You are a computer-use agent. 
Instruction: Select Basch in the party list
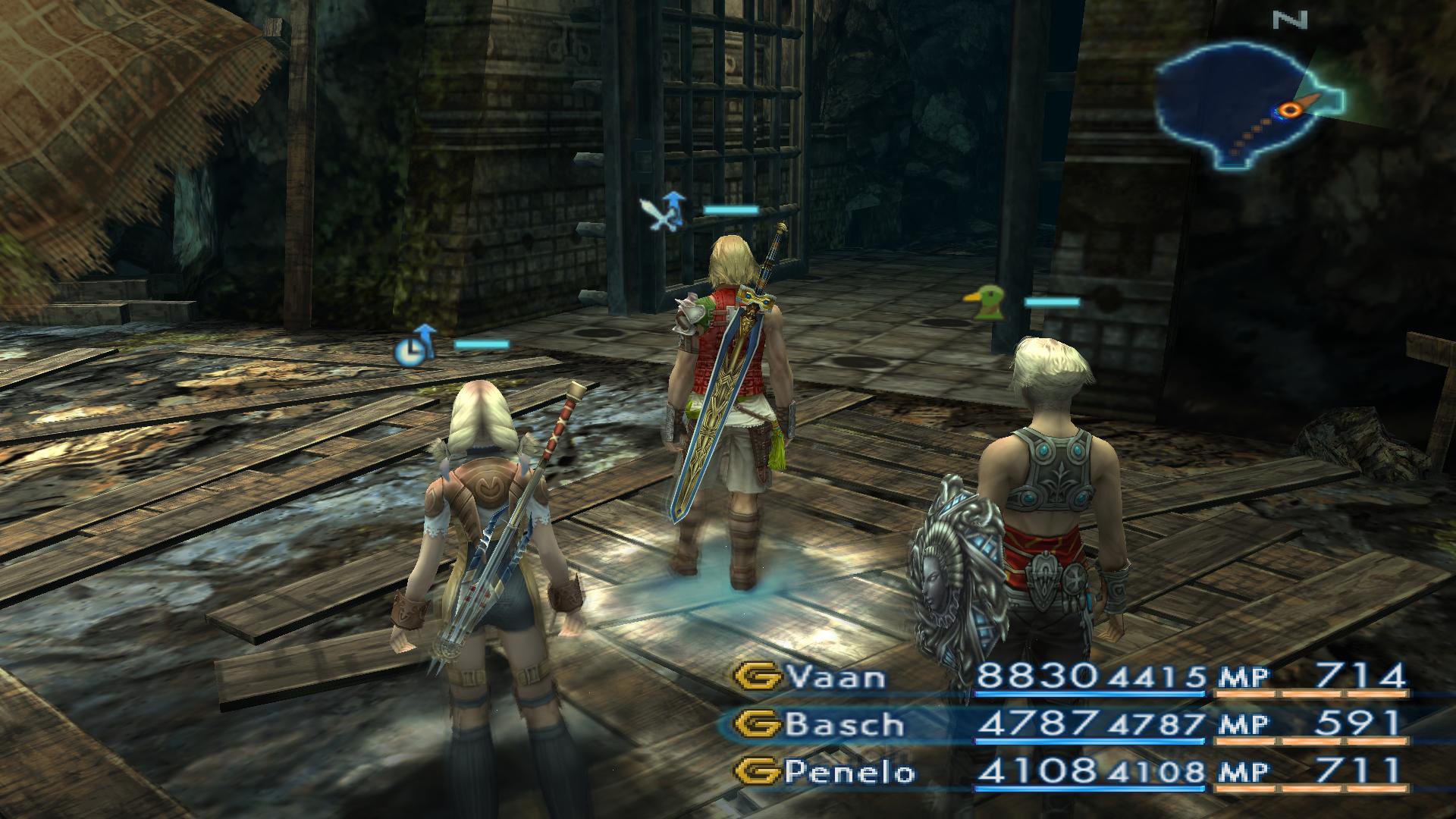pos(845,725)
